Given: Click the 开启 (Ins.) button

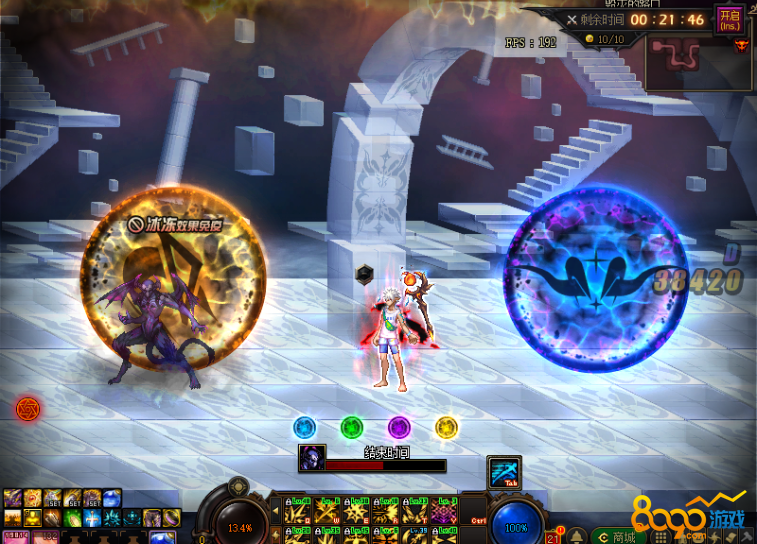Looking at the screenshot, I should coord(729,19).
